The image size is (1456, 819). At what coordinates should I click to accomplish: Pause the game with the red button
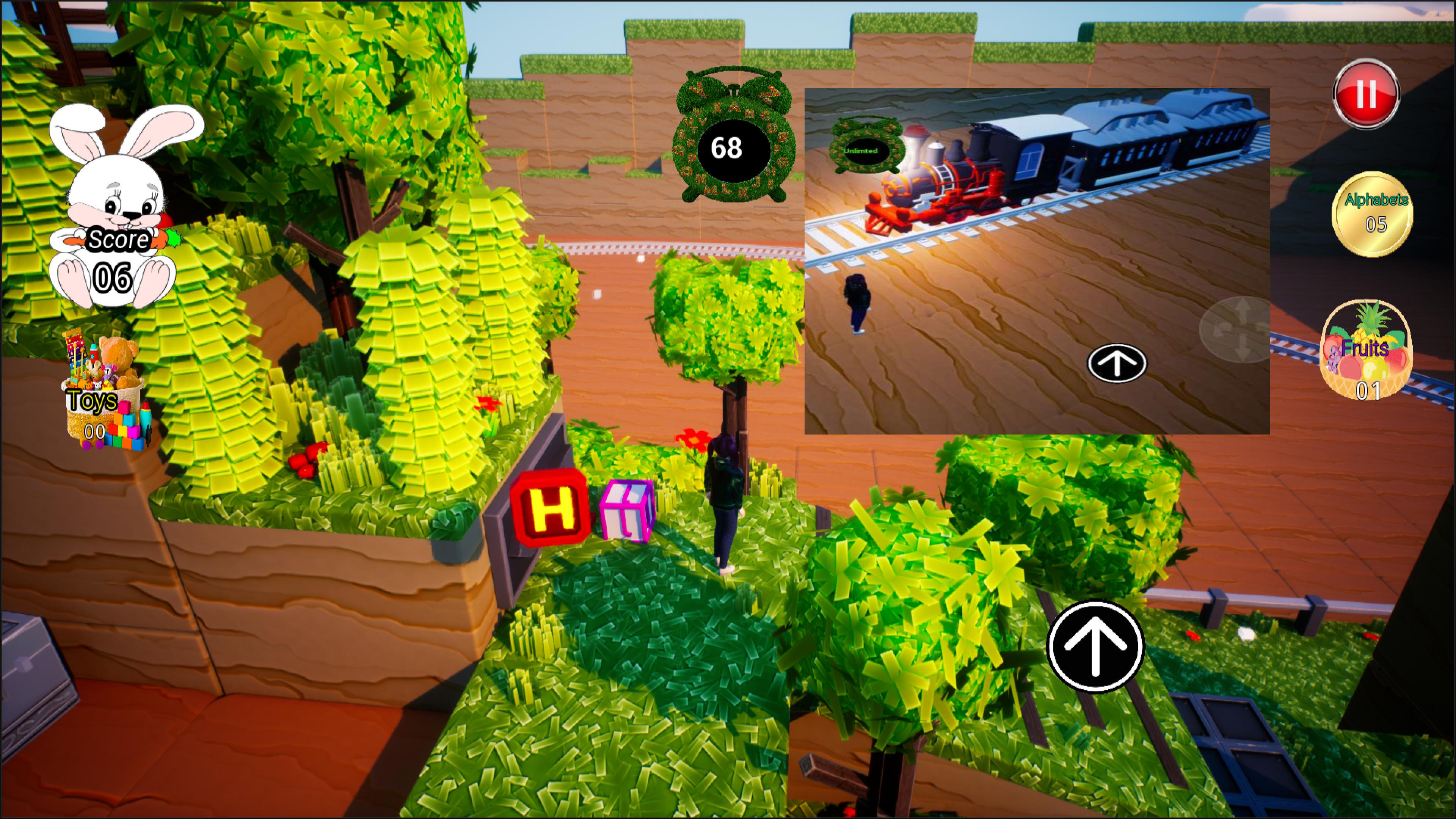click(x=1365, y=94)
